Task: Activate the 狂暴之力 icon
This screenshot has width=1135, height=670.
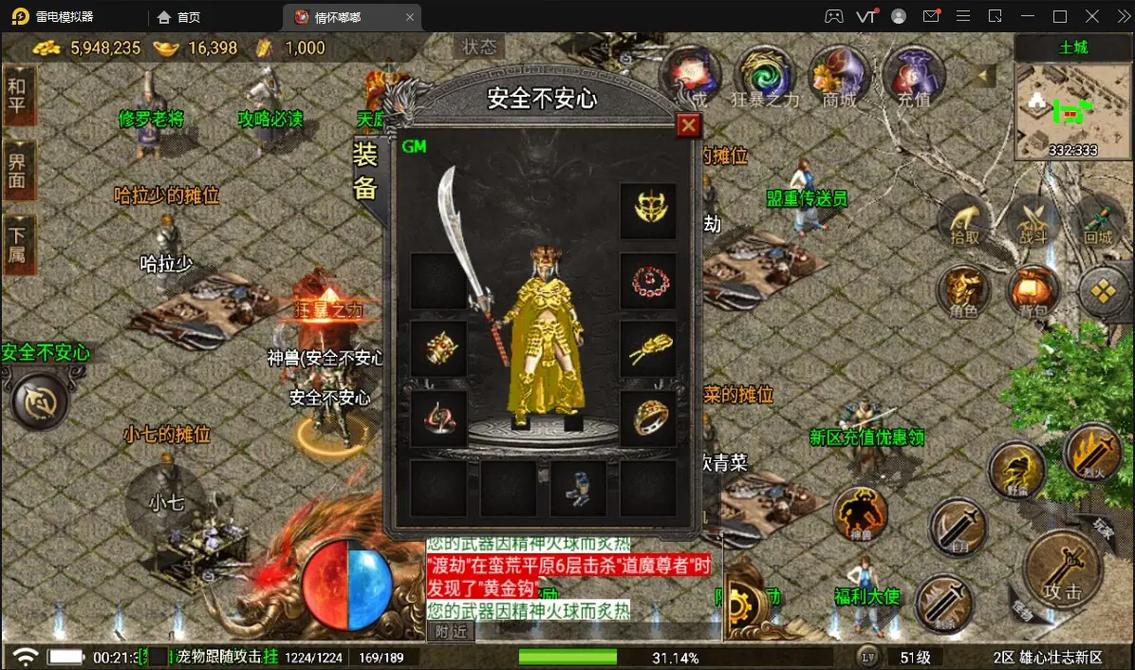Action: (765, 77)
